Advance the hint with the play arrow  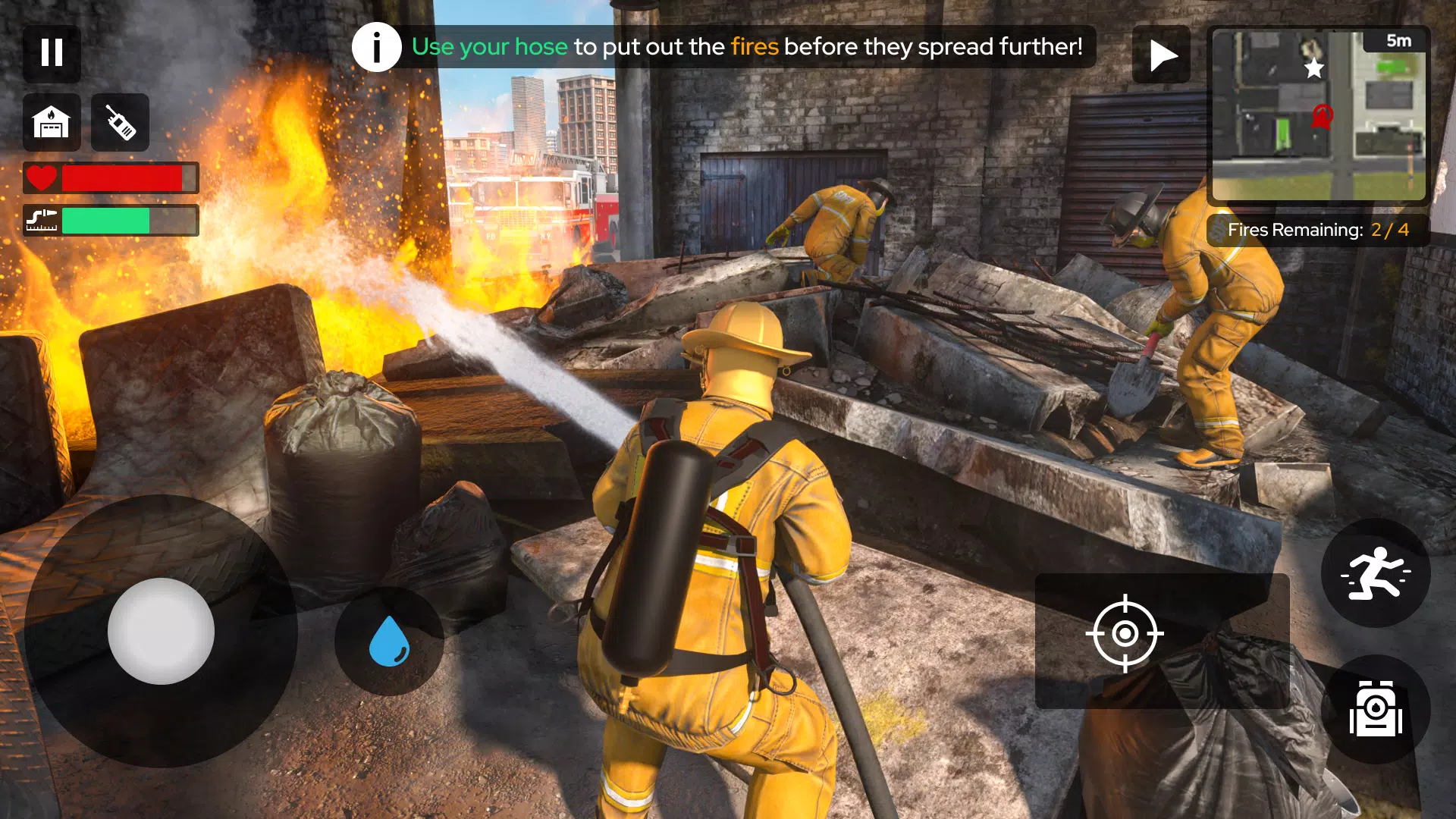1161,55
